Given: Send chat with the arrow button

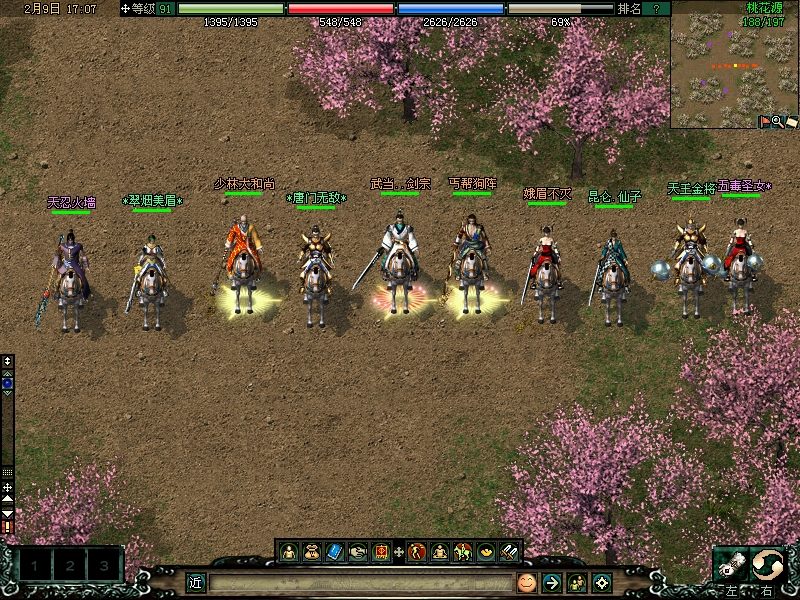Looking at the screenshot, I should click(551, 582).
